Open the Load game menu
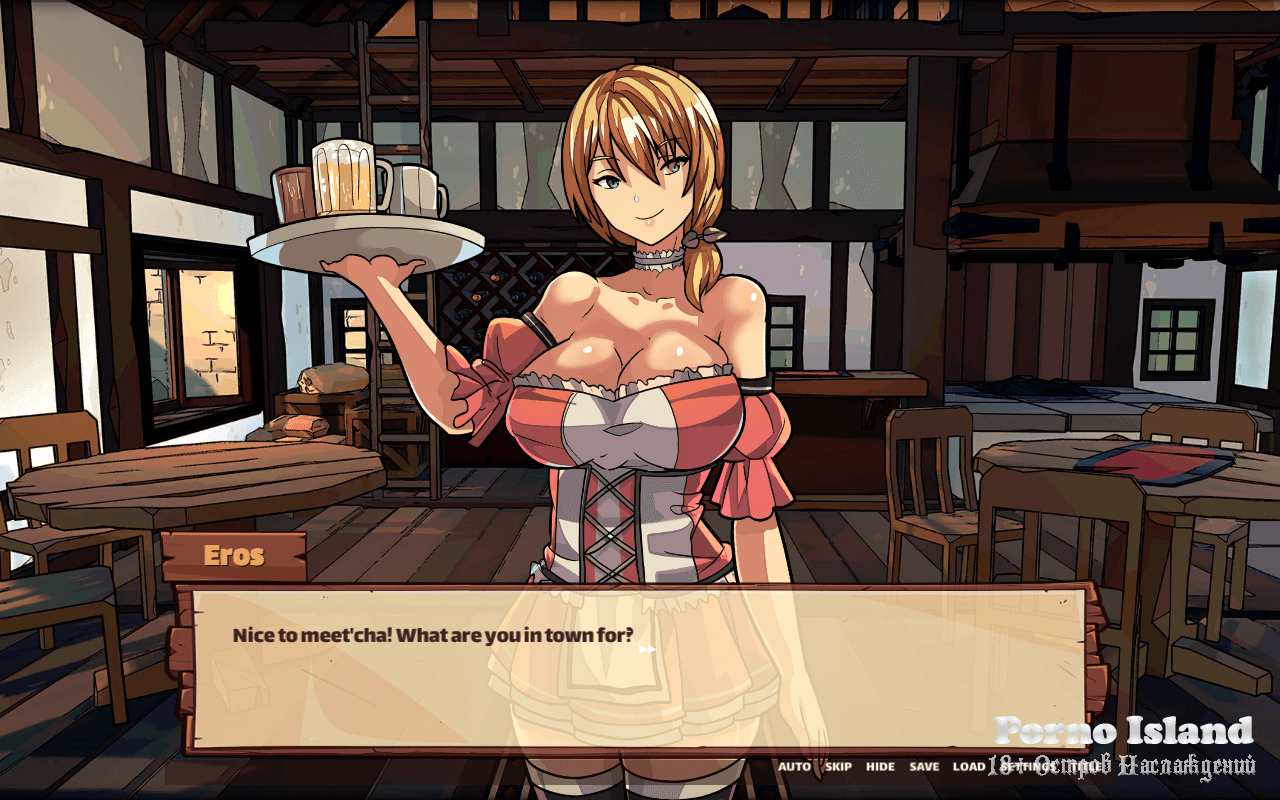1280x800 pixels. tap(968, 767)
